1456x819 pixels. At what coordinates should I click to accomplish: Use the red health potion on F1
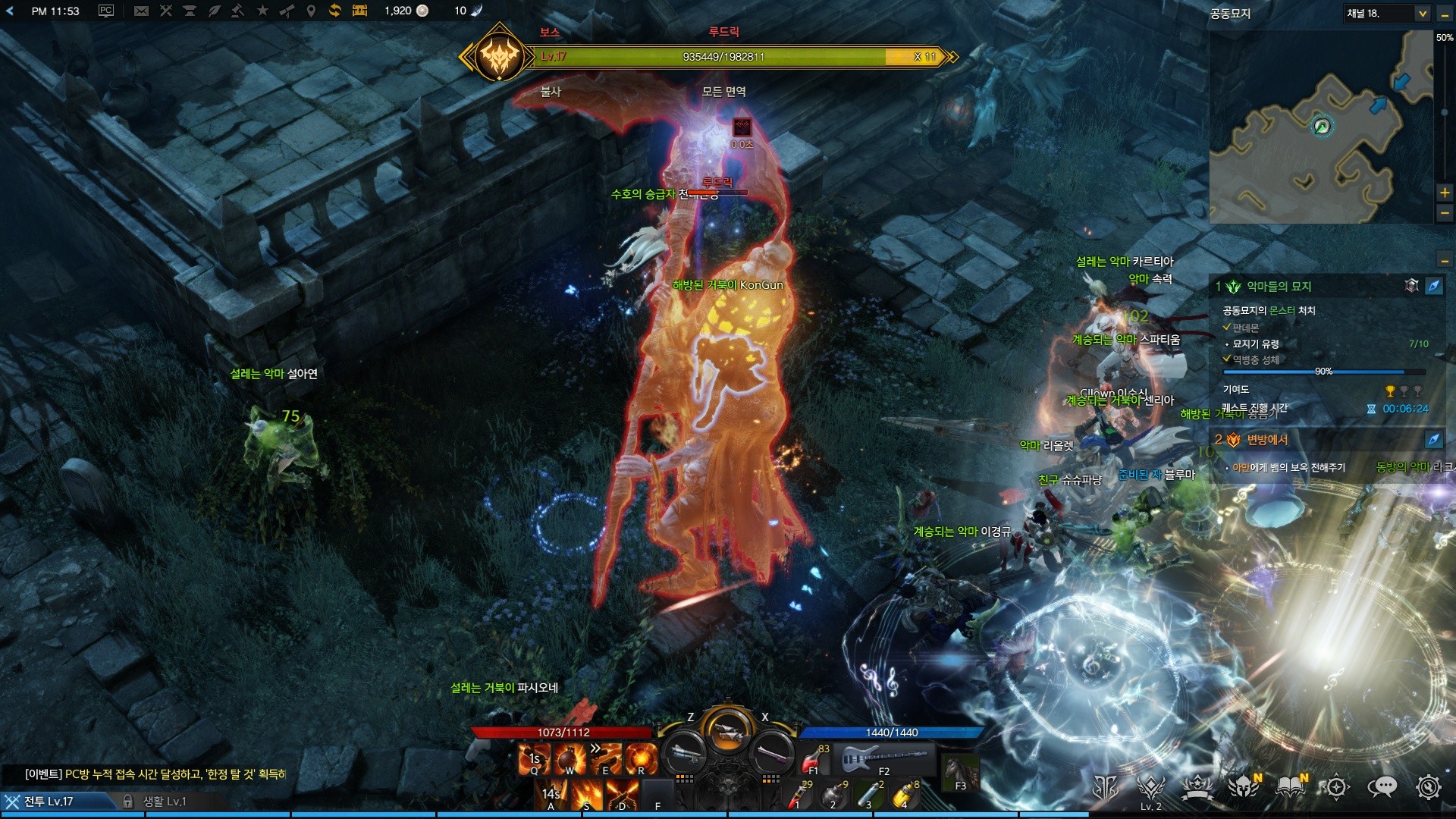814,758
